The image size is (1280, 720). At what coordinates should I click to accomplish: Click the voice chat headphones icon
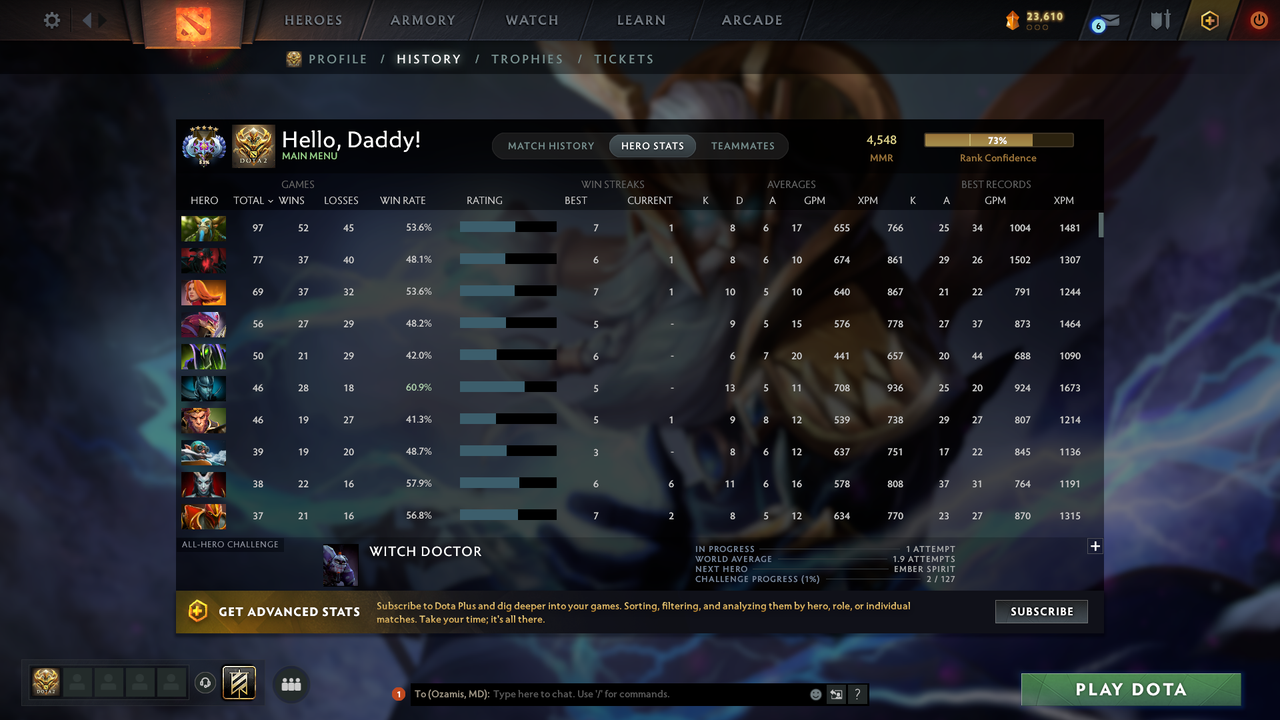206,683
